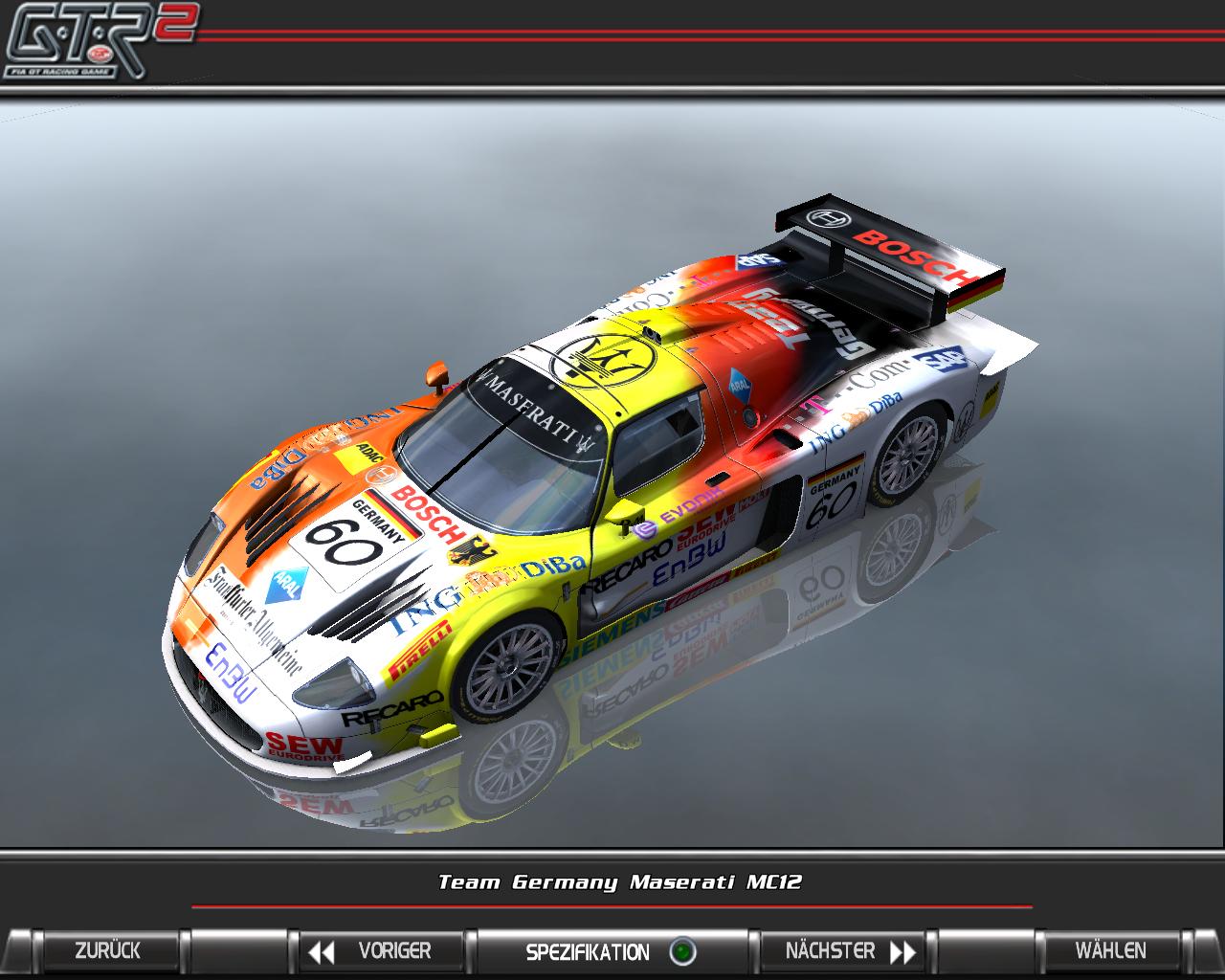Advance to the next car with NÄCHSTER

click(x=844, y=951)
